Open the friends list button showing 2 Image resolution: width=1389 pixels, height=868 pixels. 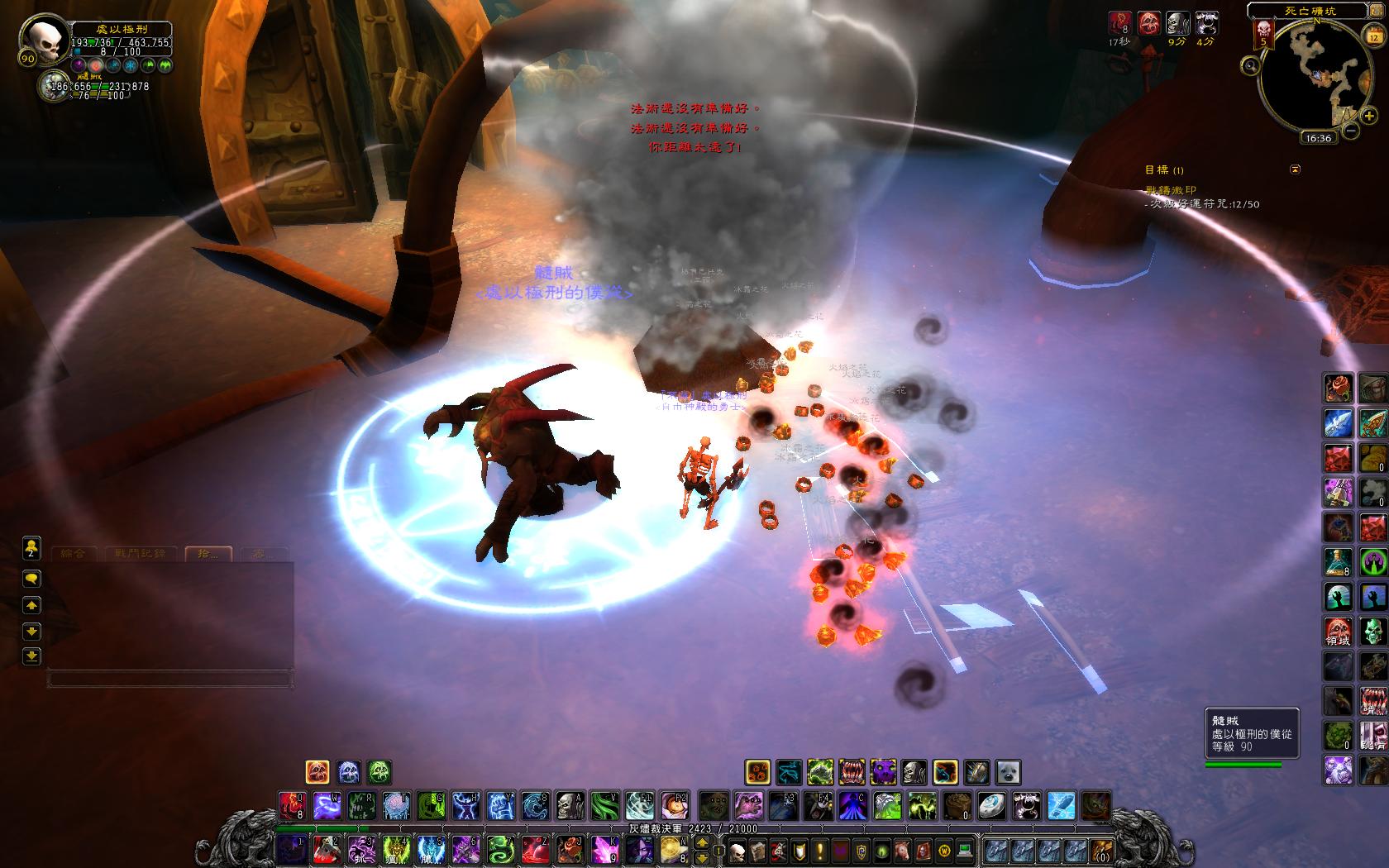pos(31,548)
